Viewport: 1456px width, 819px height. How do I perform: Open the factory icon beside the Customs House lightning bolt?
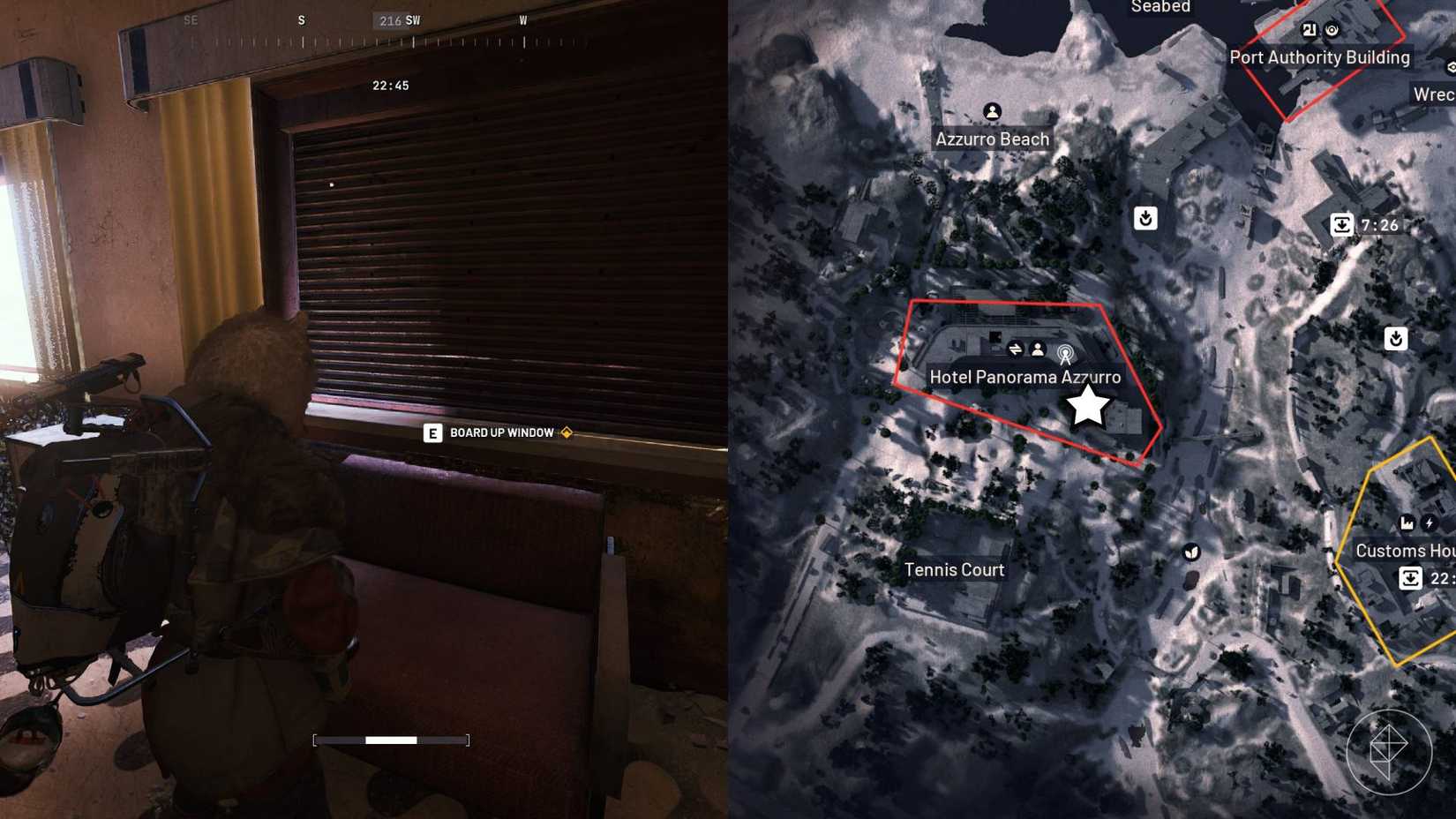point(1405,522)
